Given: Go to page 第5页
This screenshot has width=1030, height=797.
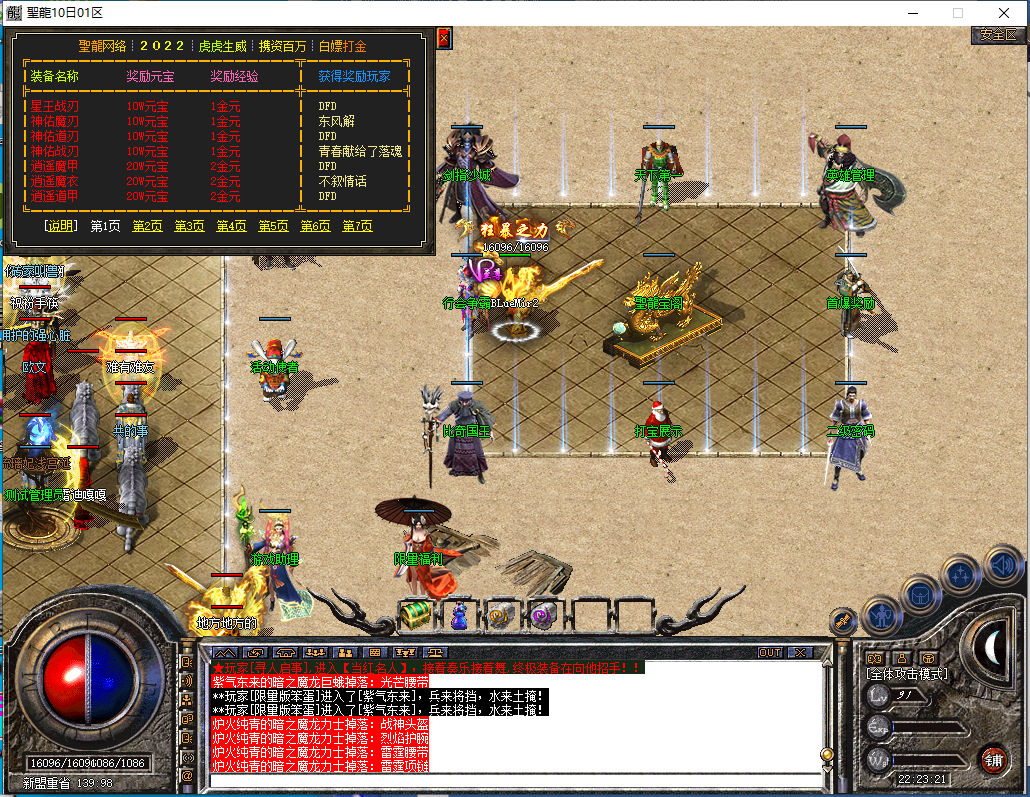Looking at the screenshot, I should point(273,226).
